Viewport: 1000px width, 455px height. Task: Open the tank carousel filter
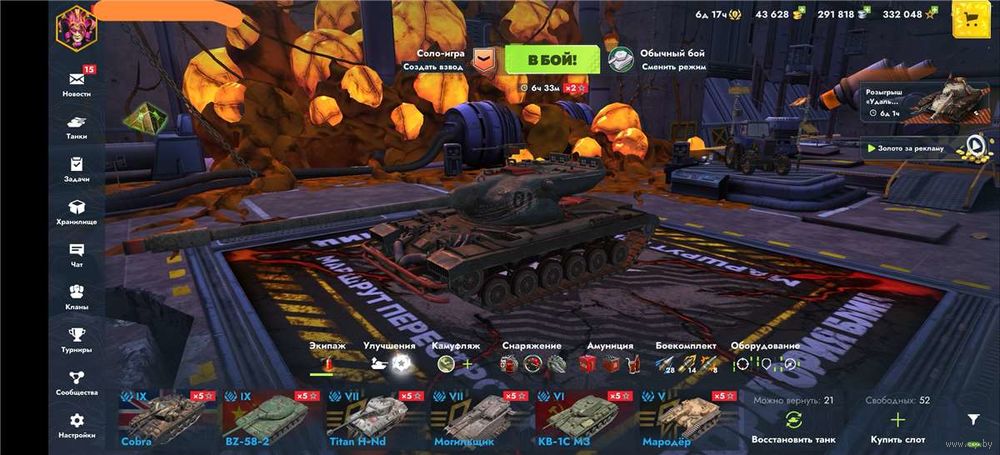click(x=972, y=421)
